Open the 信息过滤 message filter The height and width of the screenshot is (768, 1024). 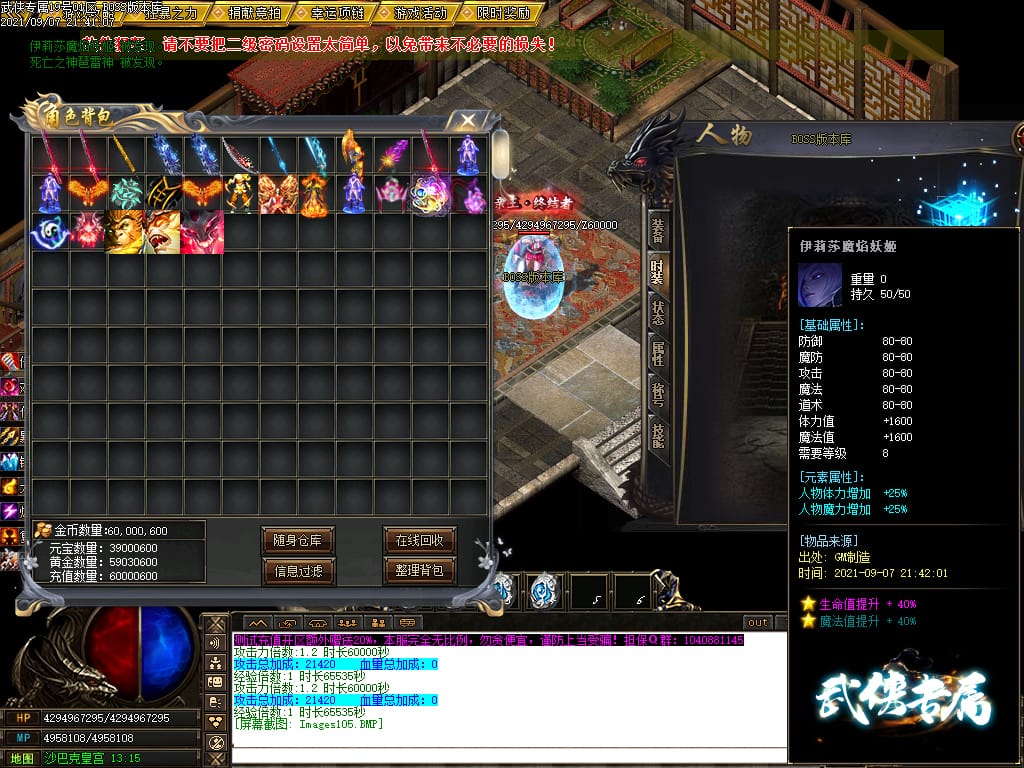[x=298, y=571]
